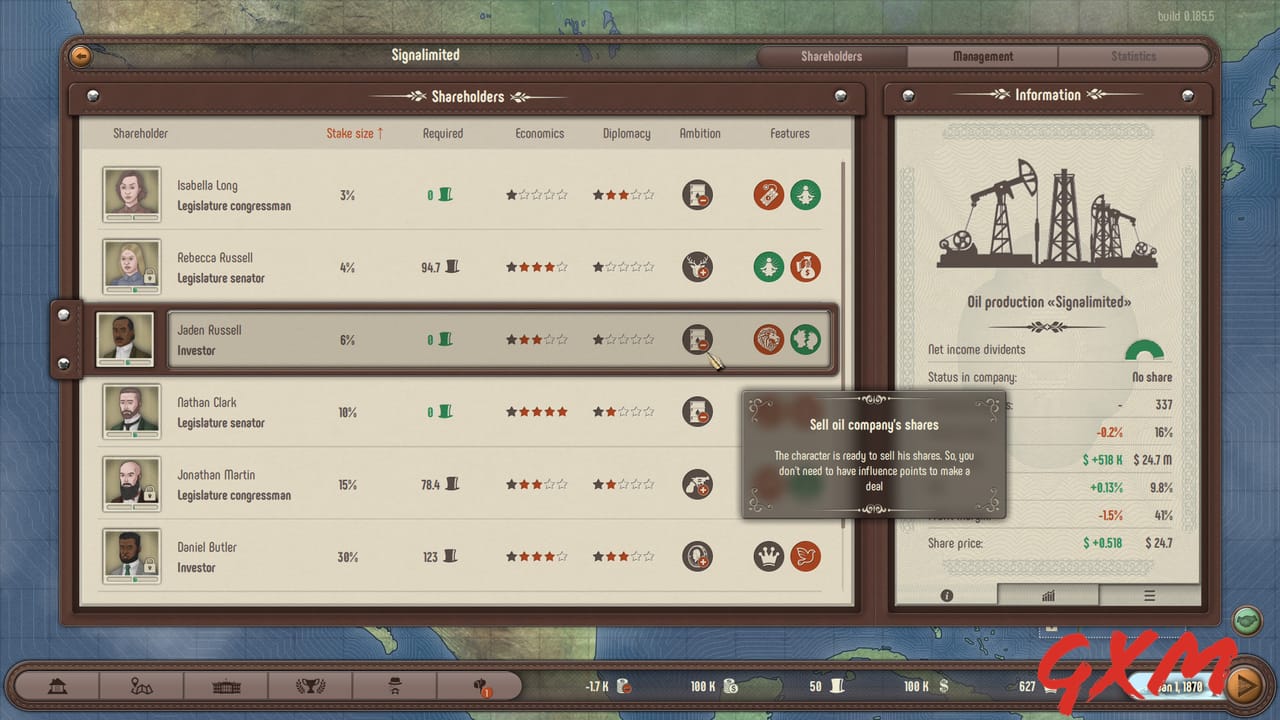This screenshot has height=720, width=1280.
Task: Click the crown icon on Daniel Butler's row
Action: 768,556
